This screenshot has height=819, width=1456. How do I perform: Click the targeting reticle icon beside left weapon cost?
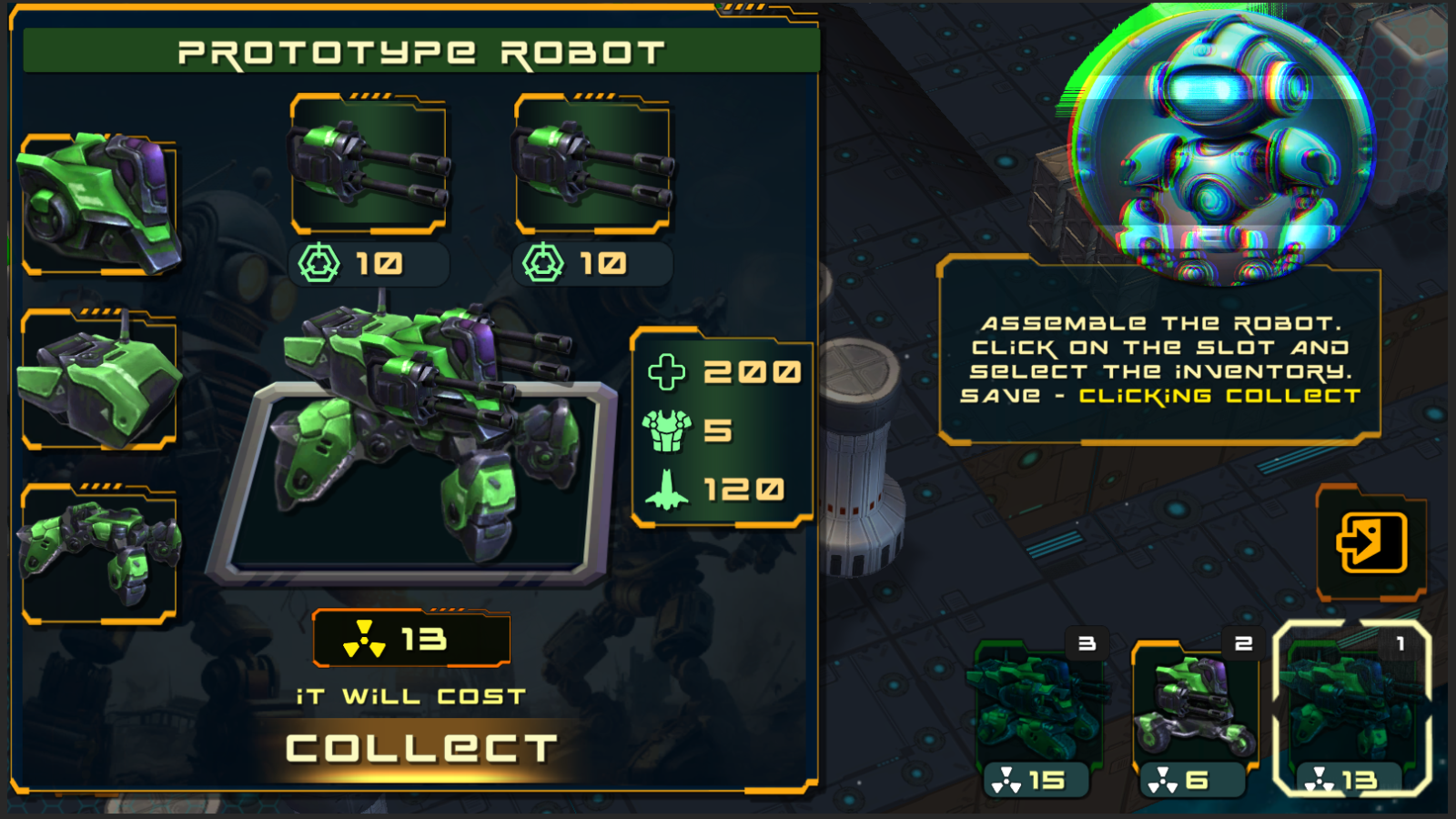(x=319, y=264)
